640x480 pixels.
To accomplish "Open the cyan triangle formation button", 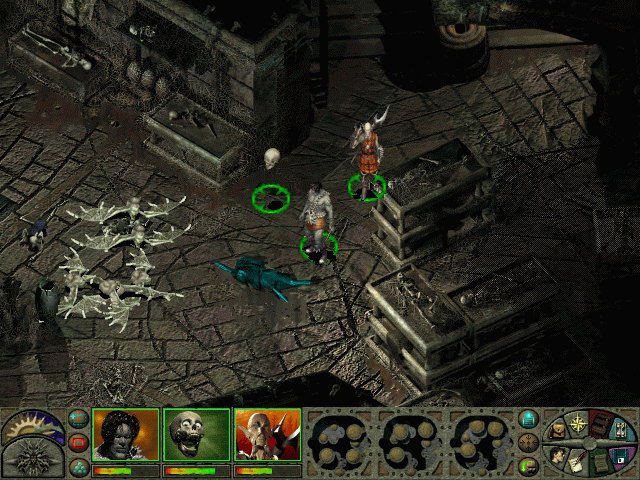I will [79, 465].
